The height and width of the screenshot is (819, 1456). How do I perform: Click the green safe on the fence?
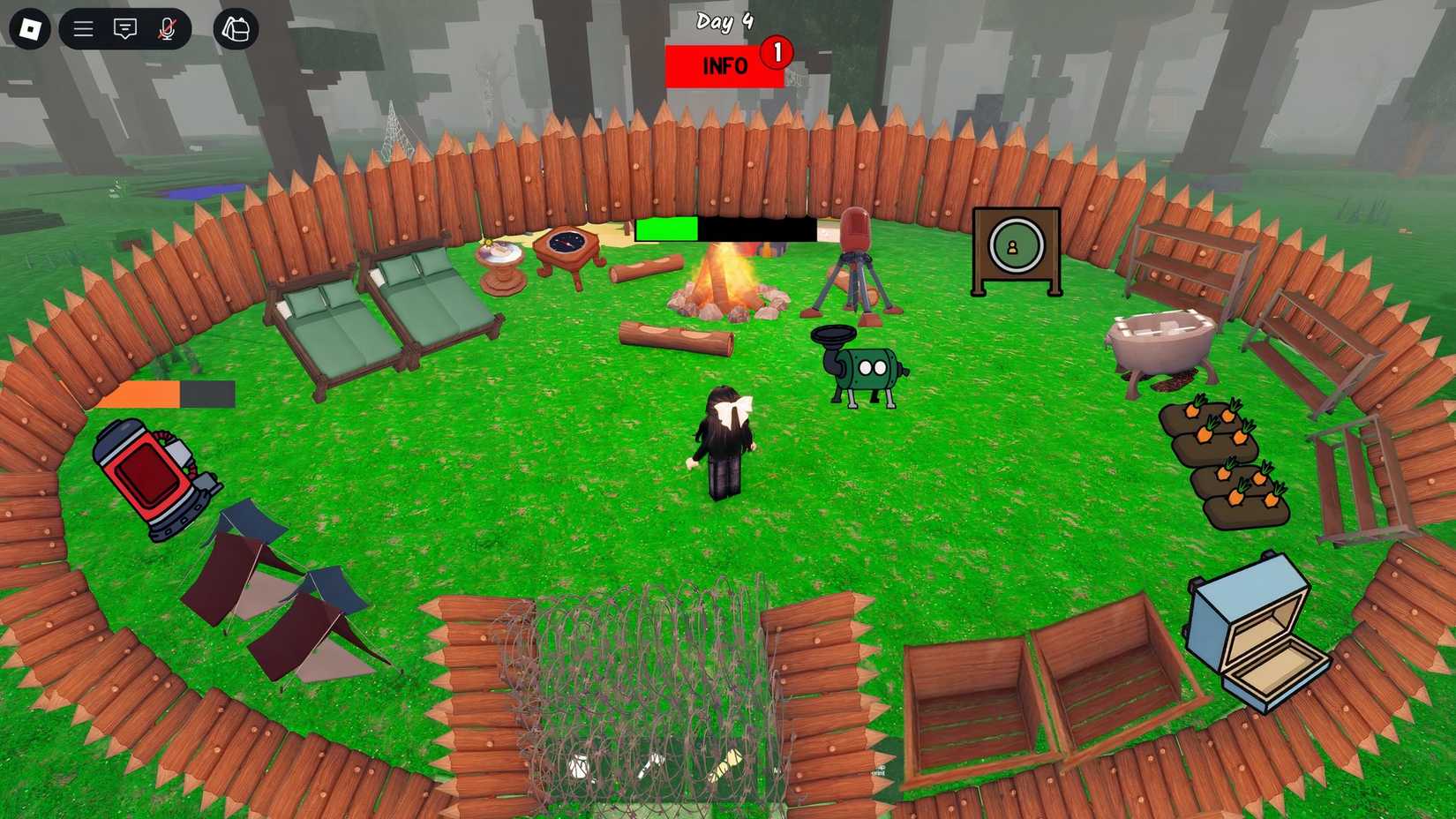(x=1013, y=244)
